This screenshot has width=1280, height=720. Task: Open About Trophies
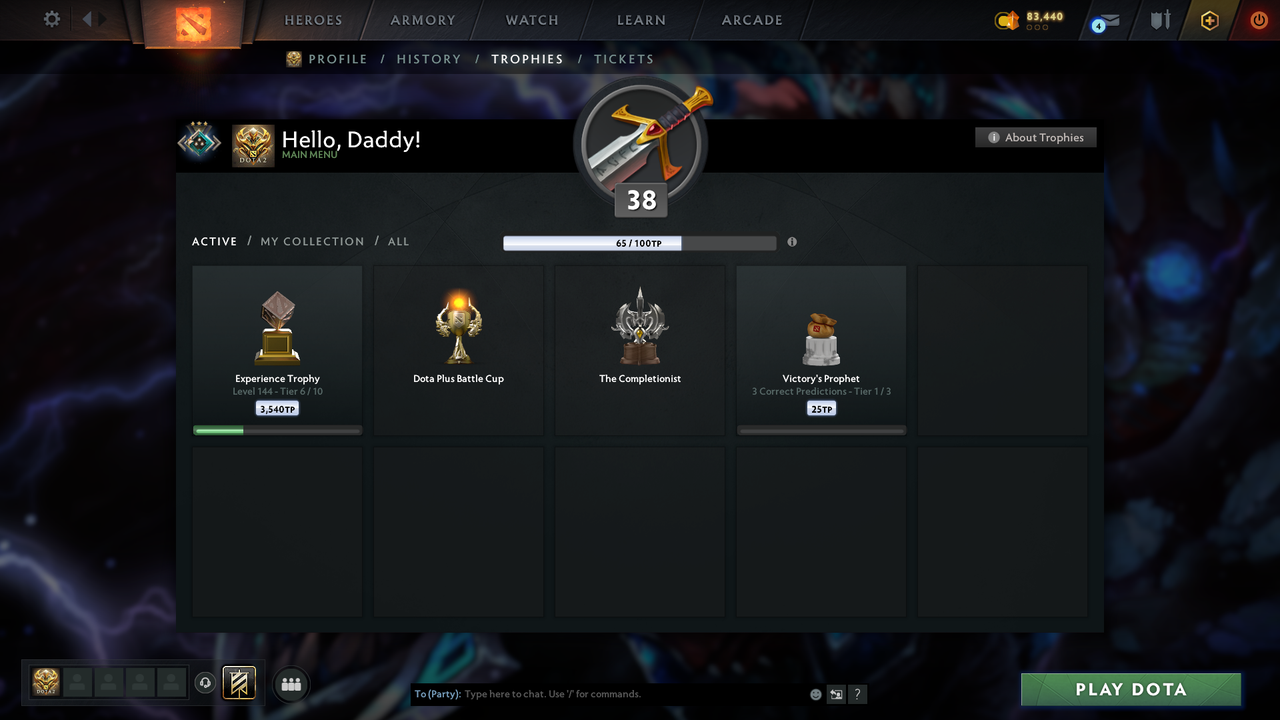pyautogui.click(x=1036, y=137)
